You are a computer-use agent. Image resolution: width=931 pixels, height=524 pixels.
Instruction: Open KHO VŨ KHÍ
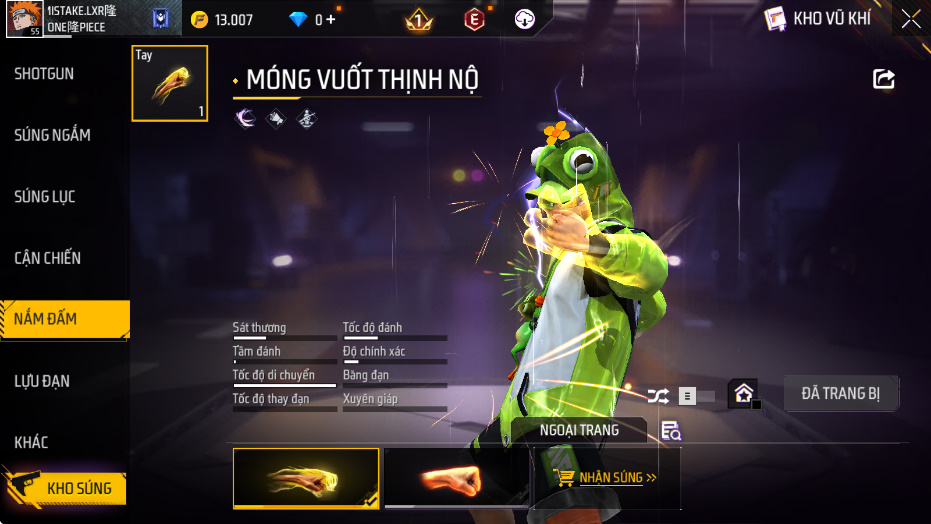pos(818,18)
